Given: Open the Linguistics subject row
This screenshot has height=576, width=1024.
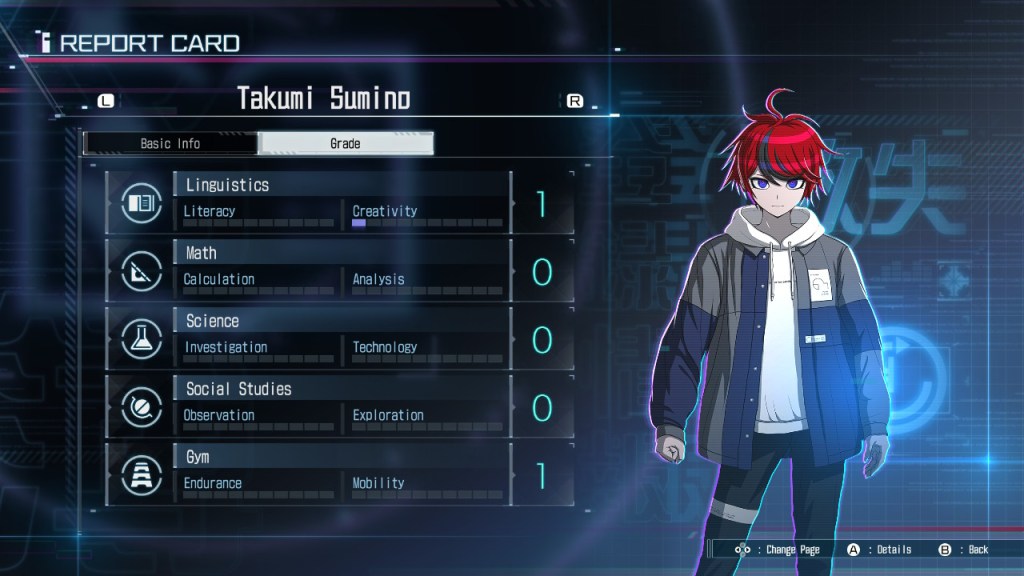Looking at the screenshot, I should [340, 202].
